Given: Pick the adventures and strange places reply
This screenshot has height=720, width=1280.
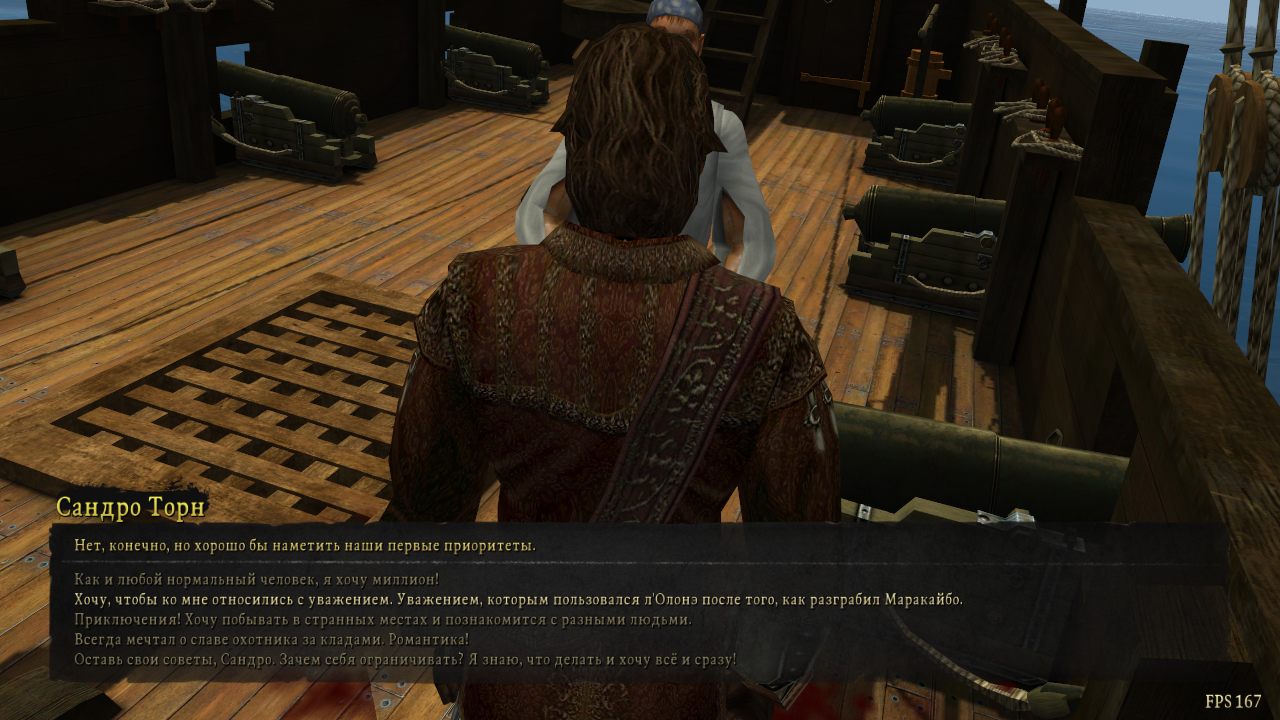Looking at the screenshot, I should (382, 619).
